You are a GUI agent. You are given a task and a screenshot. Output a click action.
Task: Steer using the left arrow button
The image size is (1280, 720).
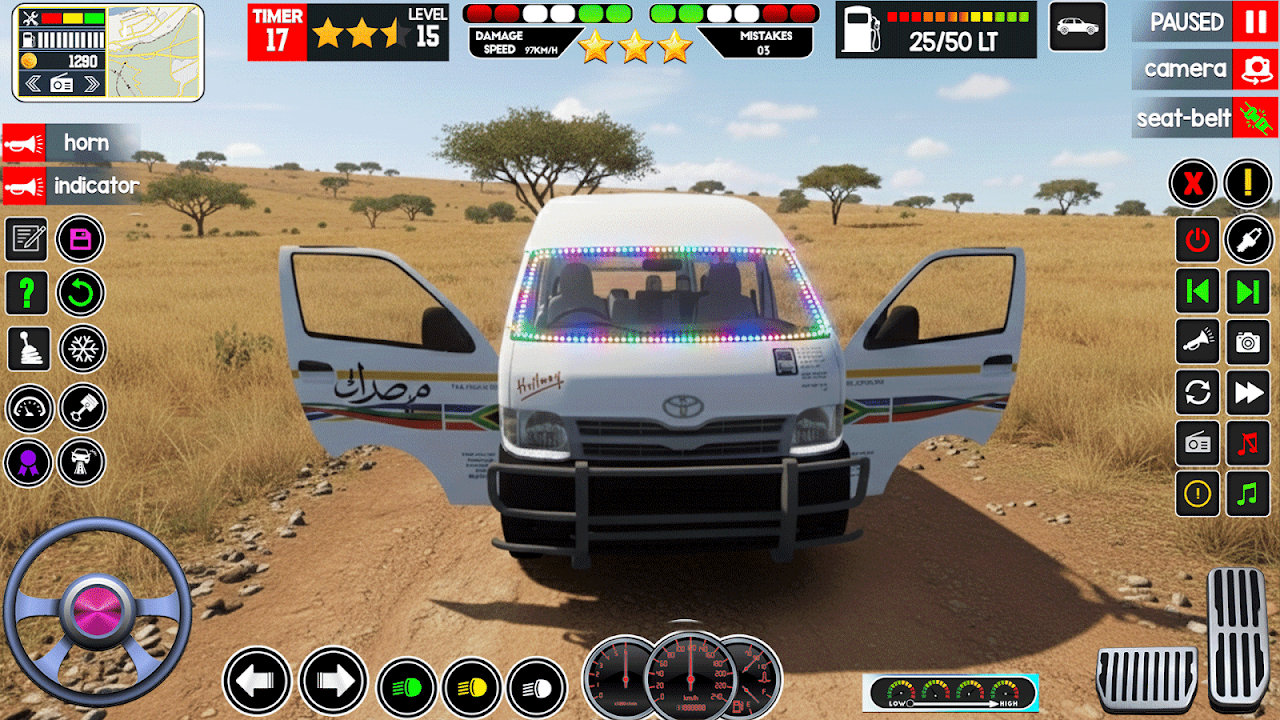pyautogui.click(x=257, y=681)
